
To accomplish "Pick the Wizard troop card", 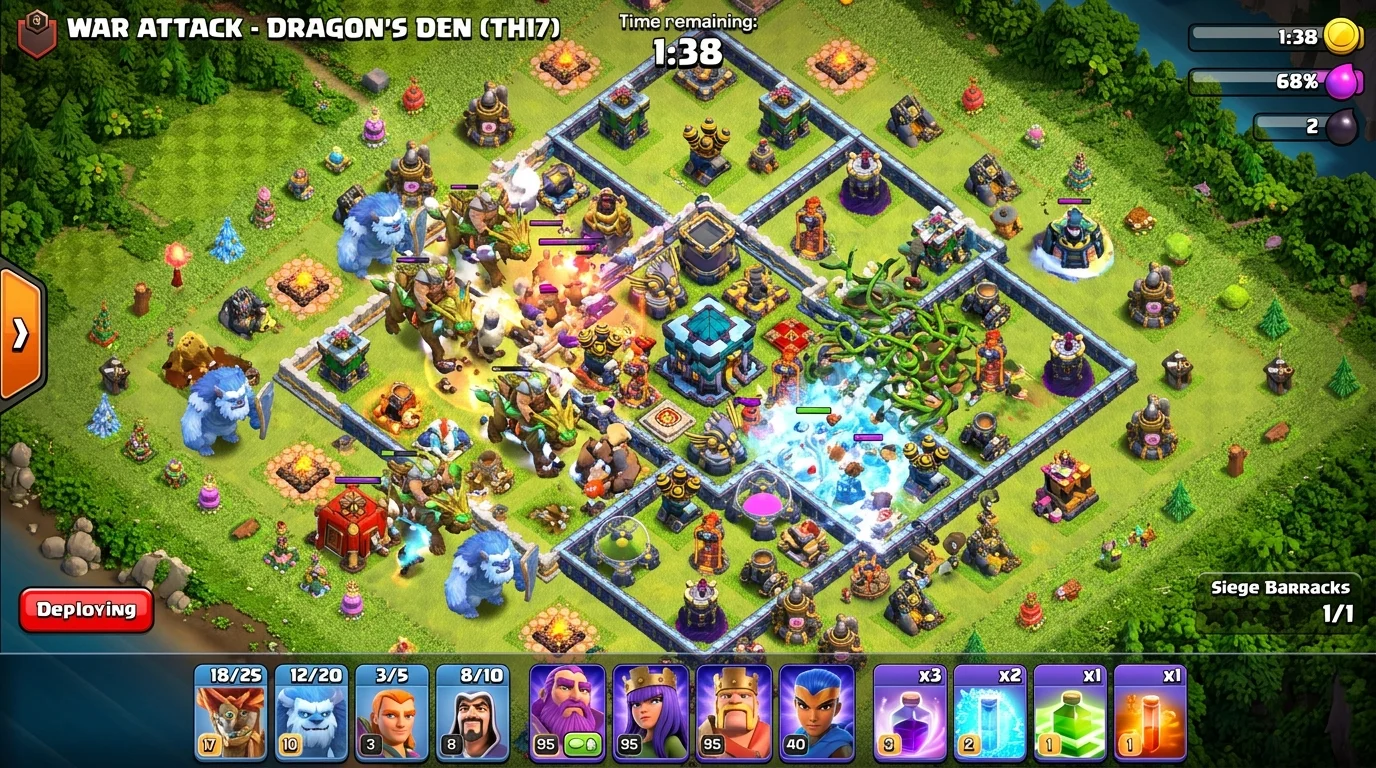I will 473,712.
